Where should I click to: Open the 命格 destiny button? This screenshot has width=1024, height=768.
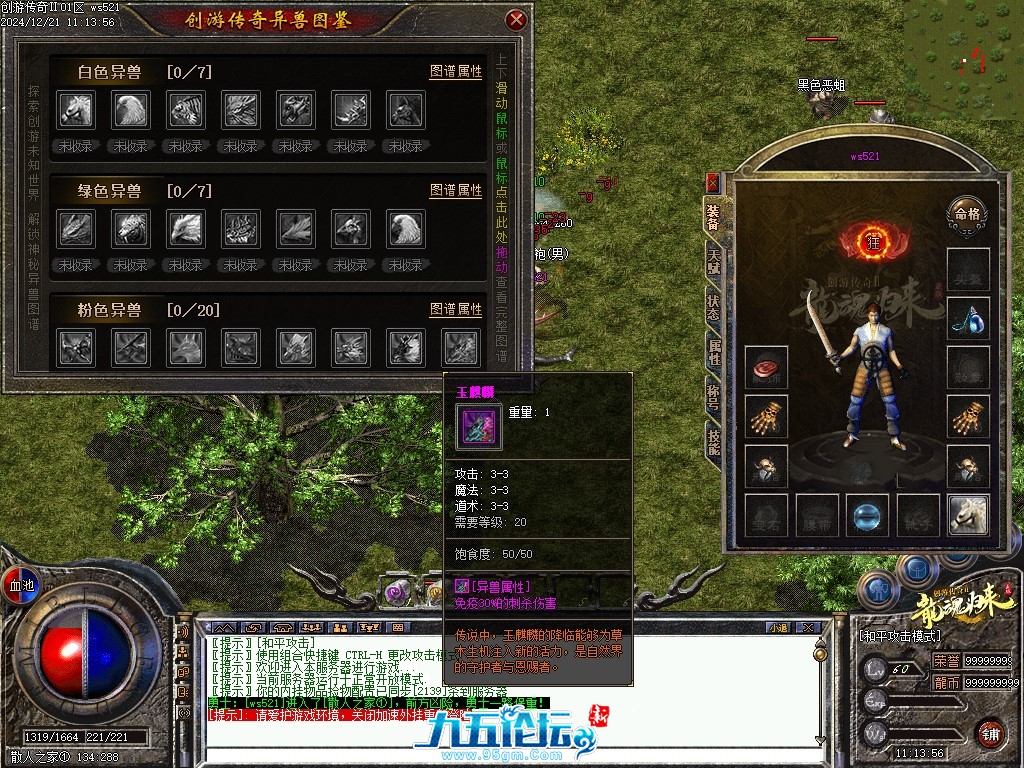(967, 212)
